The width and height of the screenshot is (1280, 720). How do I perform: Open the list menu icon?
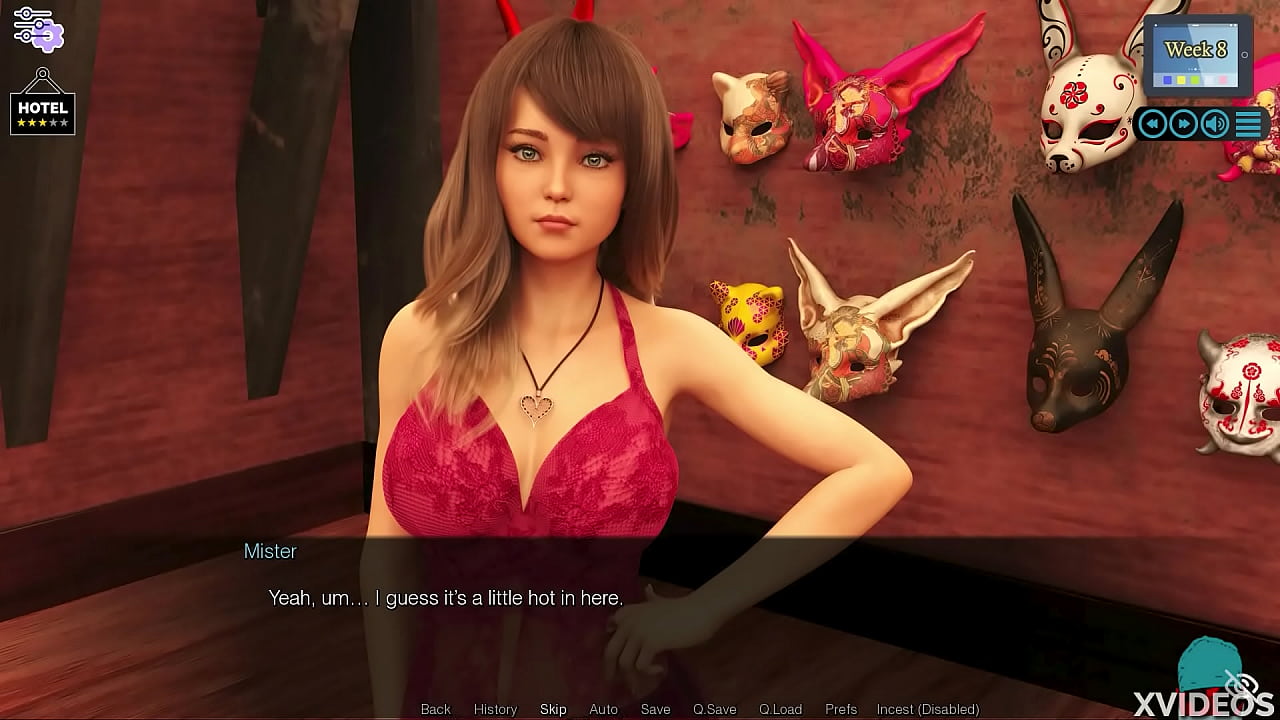1248,124
